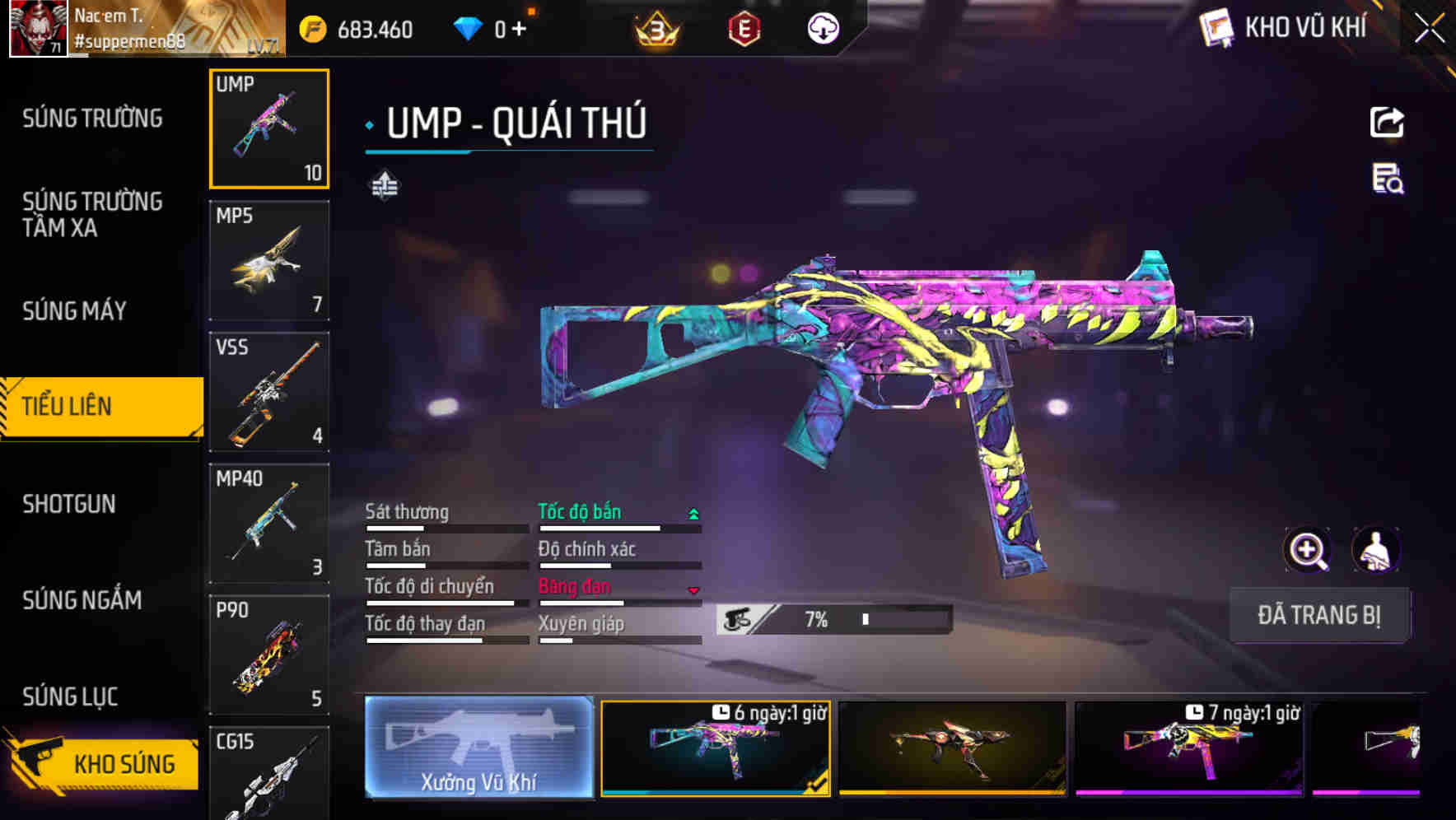The height and width of the screenshot is (820, 1456).
Task: Open the KHO SÚNG gun vault
Action: click(103, 763)
